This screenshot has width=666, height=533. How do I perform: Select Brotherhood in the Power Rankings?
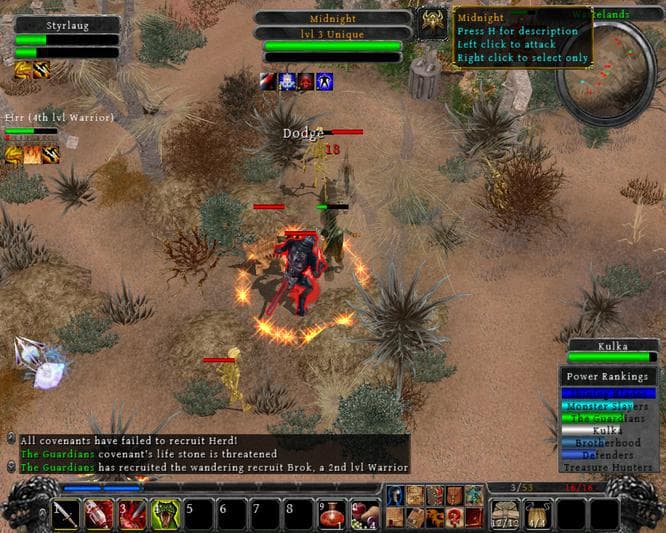click(x=610, y=442)
